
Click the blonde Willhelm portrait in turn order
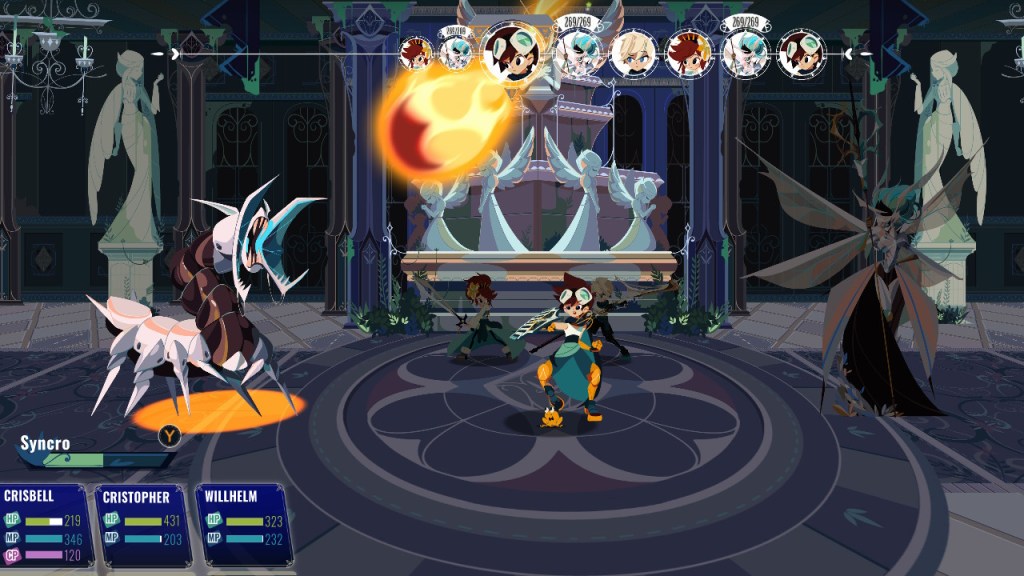click(x=632, y=52)
